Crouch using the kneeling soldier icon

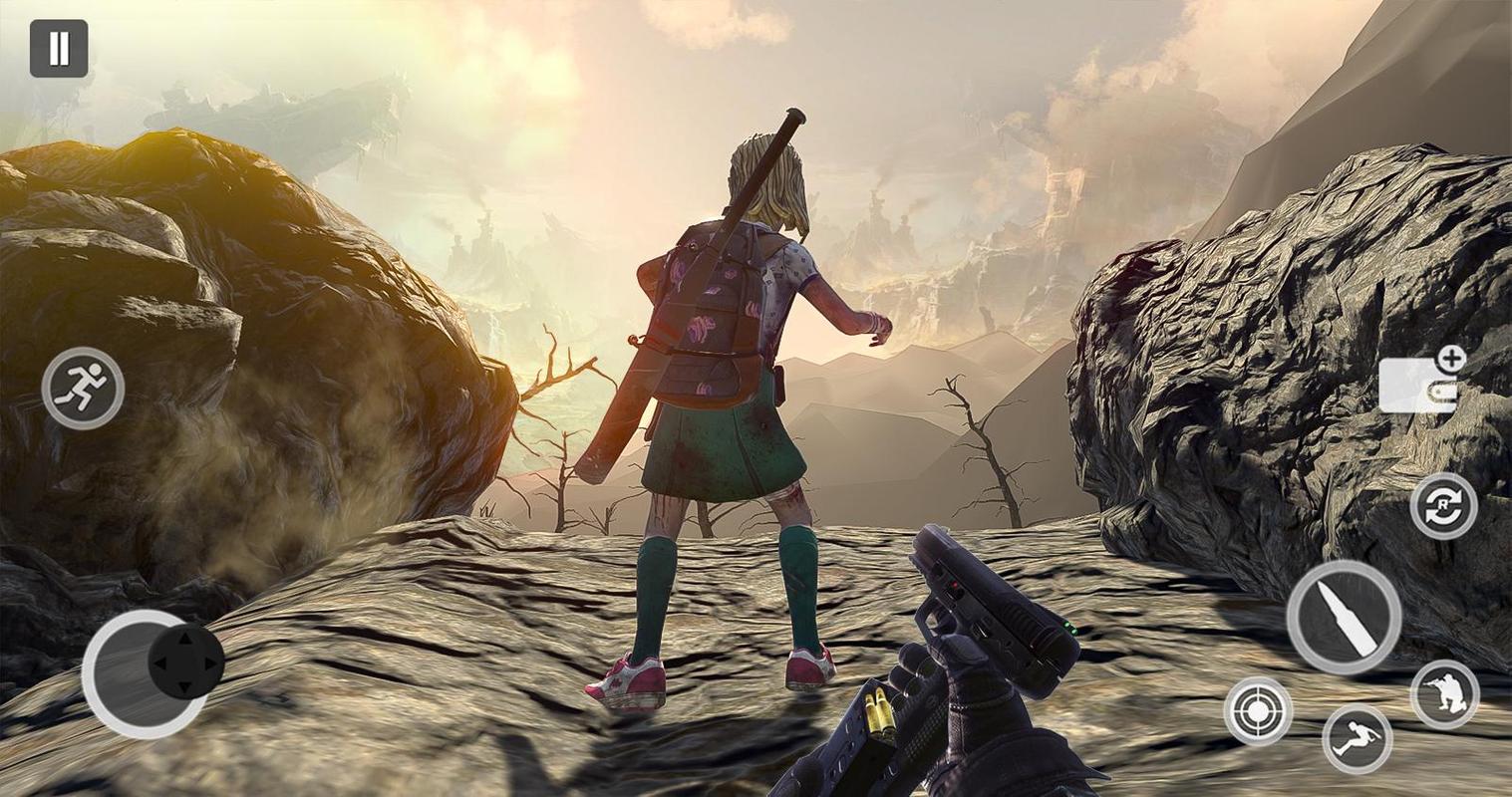(1444, 693)
